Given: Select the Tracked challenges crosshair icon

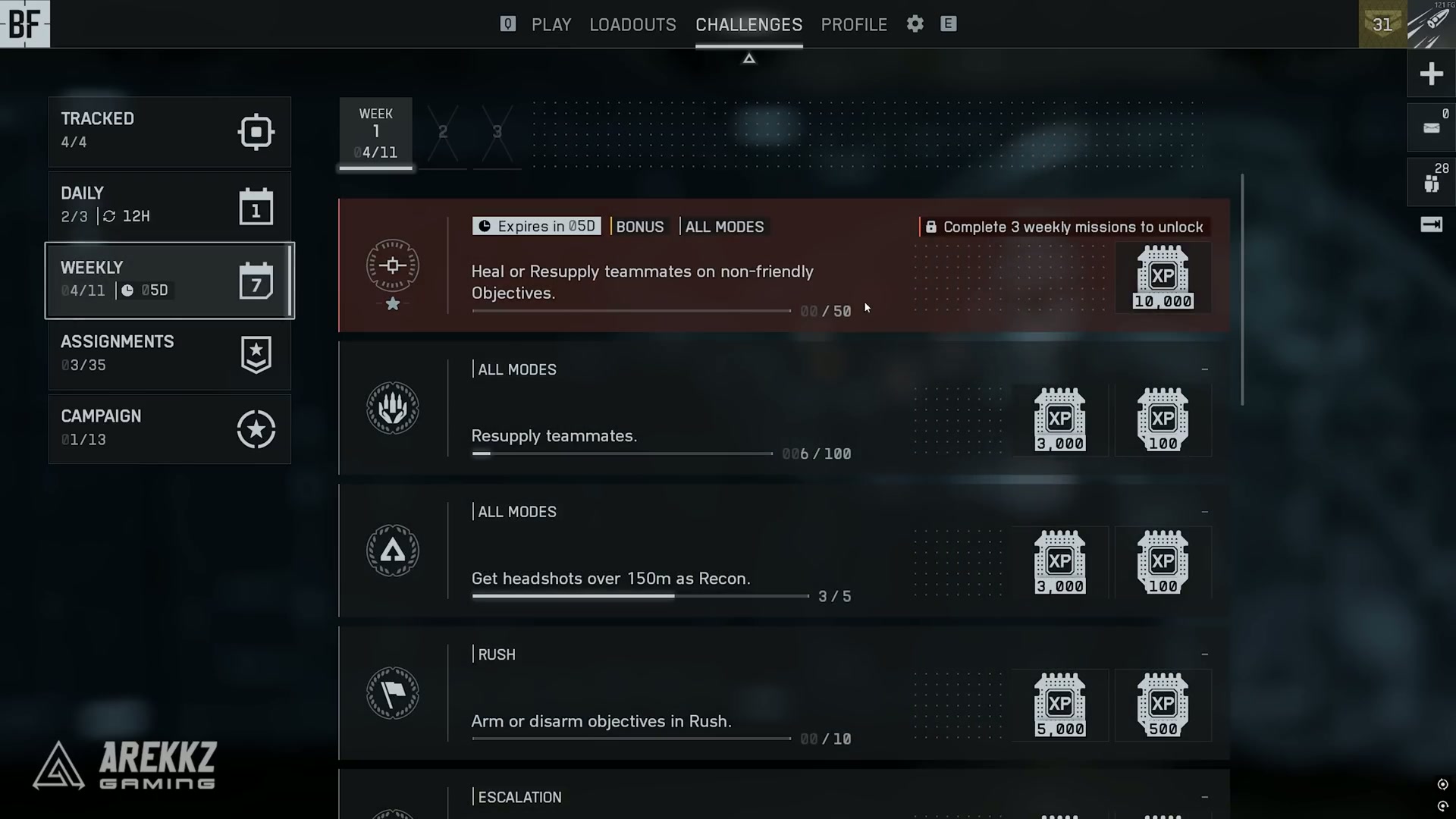Looking at the screenshot, I should [x=256, y=131].
